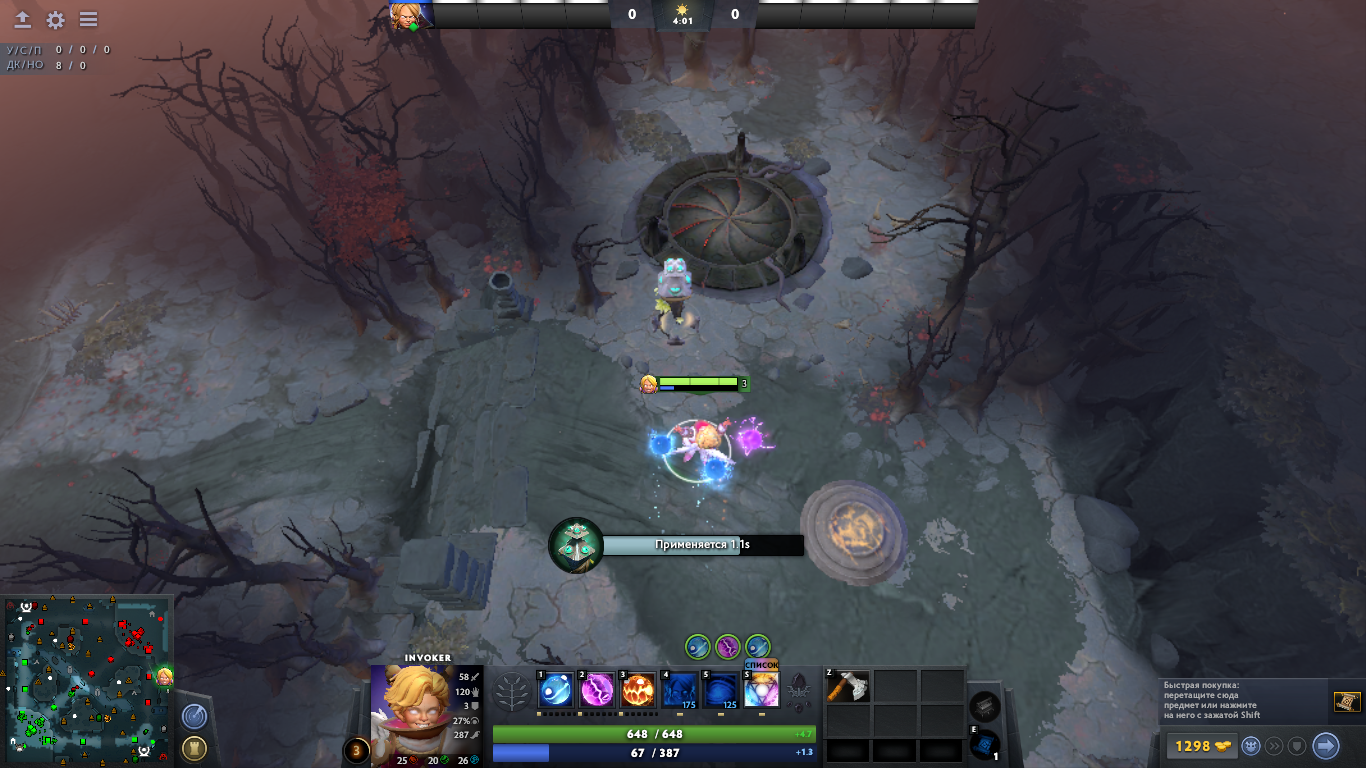Open the stash chest button

click(985, 705)
